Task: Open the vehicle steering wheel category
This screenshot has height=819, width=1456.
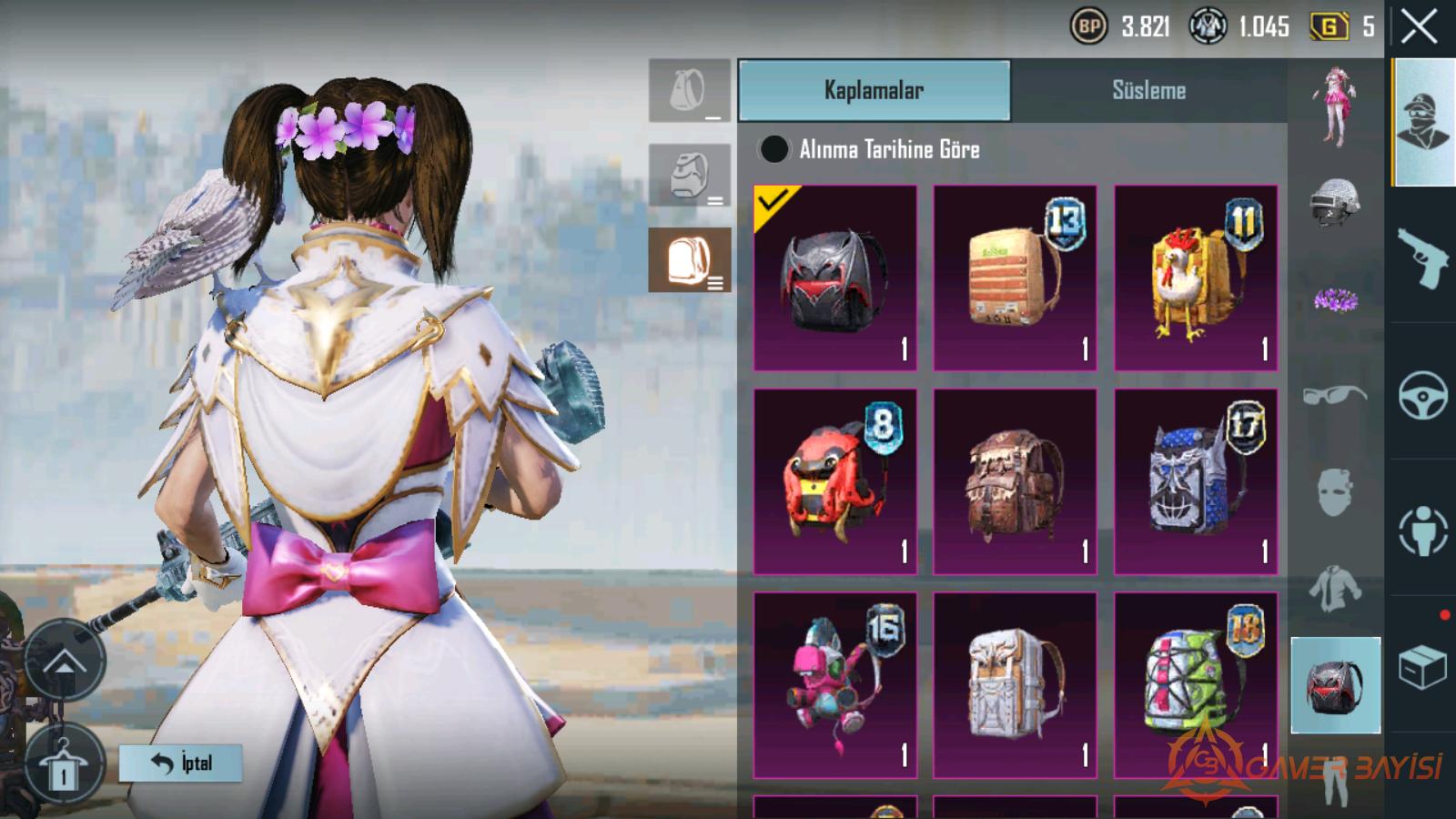Action: point(1422,395)
